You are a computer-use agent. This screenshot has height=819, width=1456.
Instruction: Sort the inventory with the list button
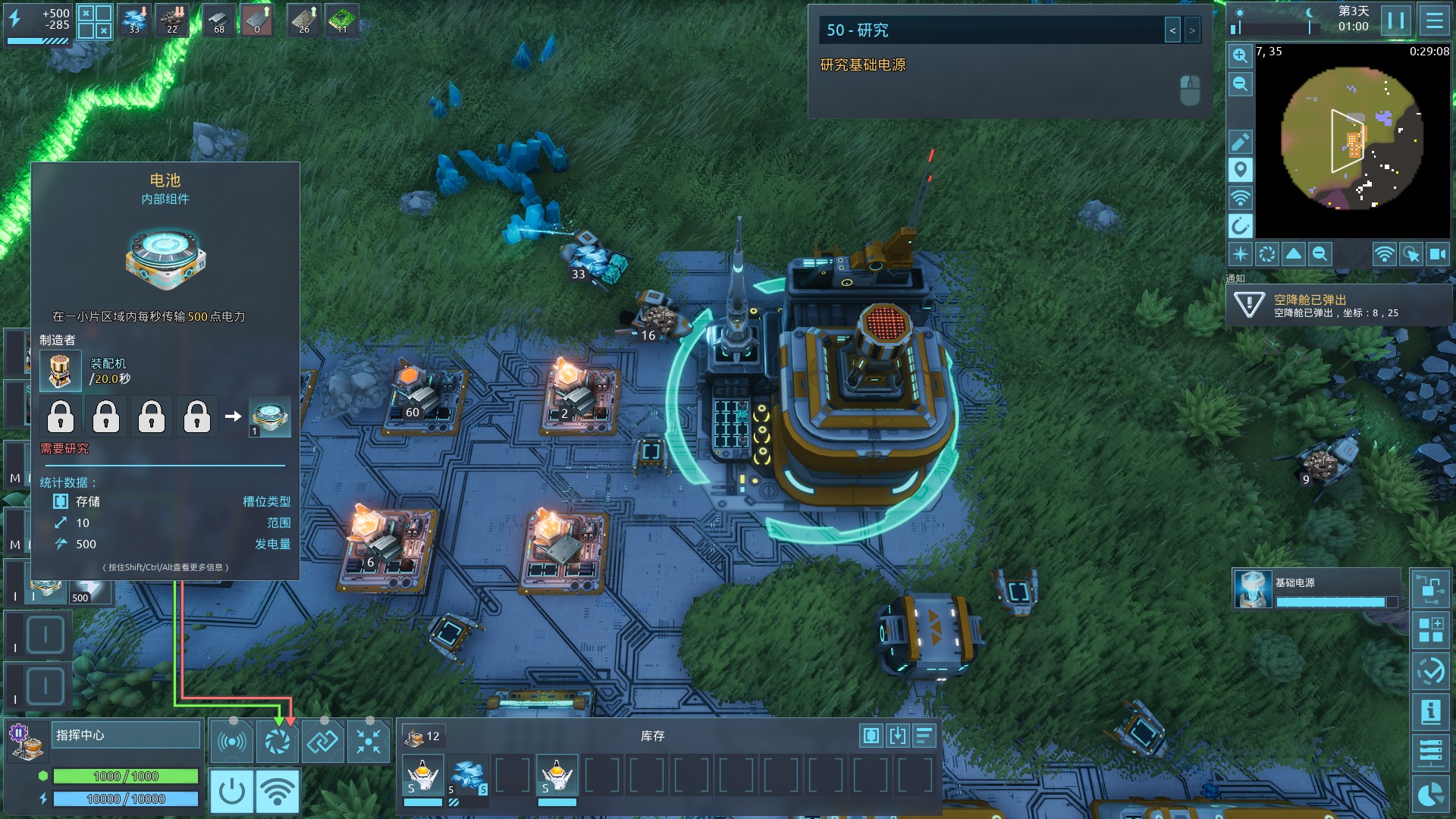coord(924,736)
